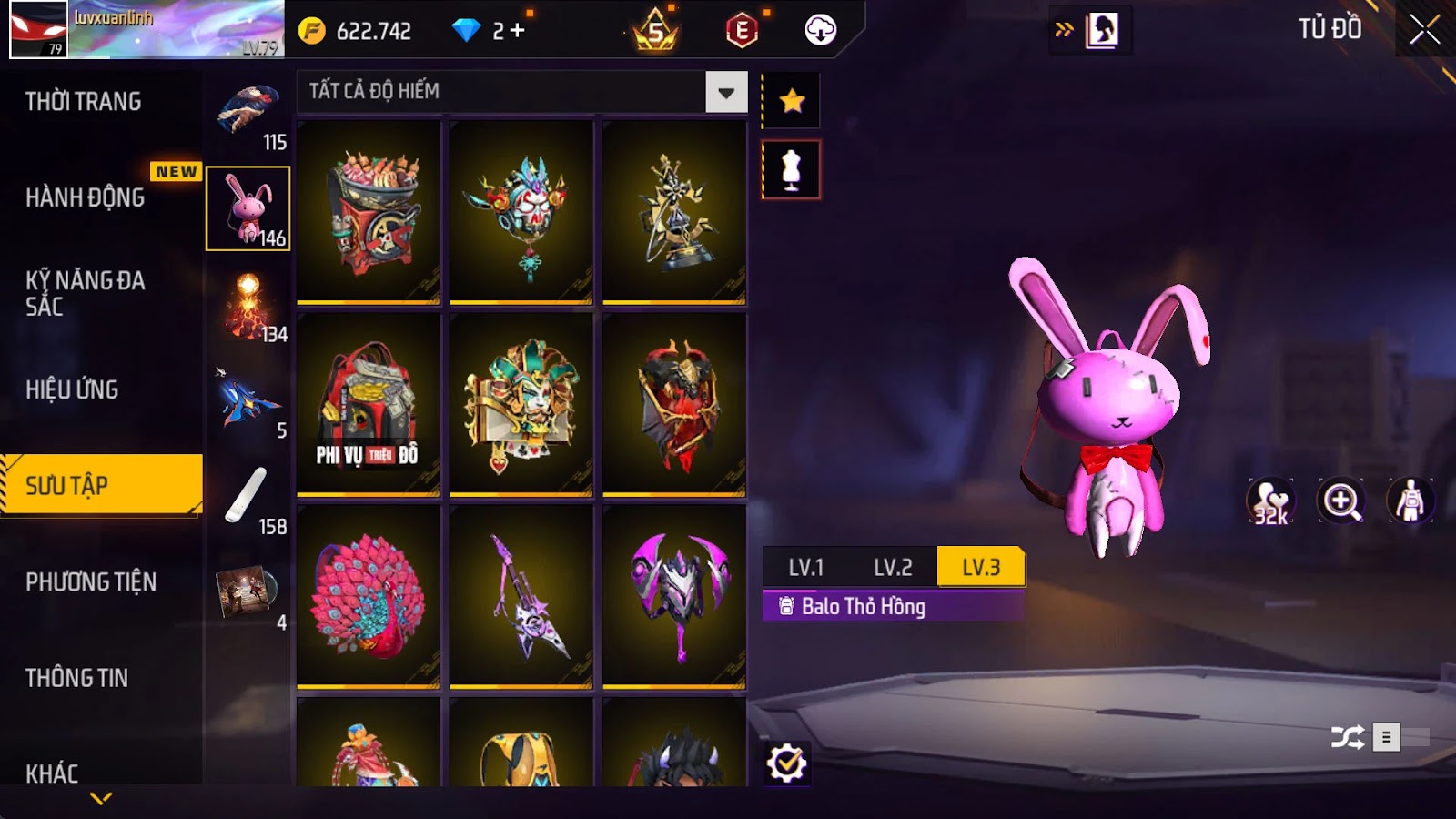The height and width of the screenshot is (819, 1456).
Task: Add diamonds with the plus button
Action: (518, 31)
